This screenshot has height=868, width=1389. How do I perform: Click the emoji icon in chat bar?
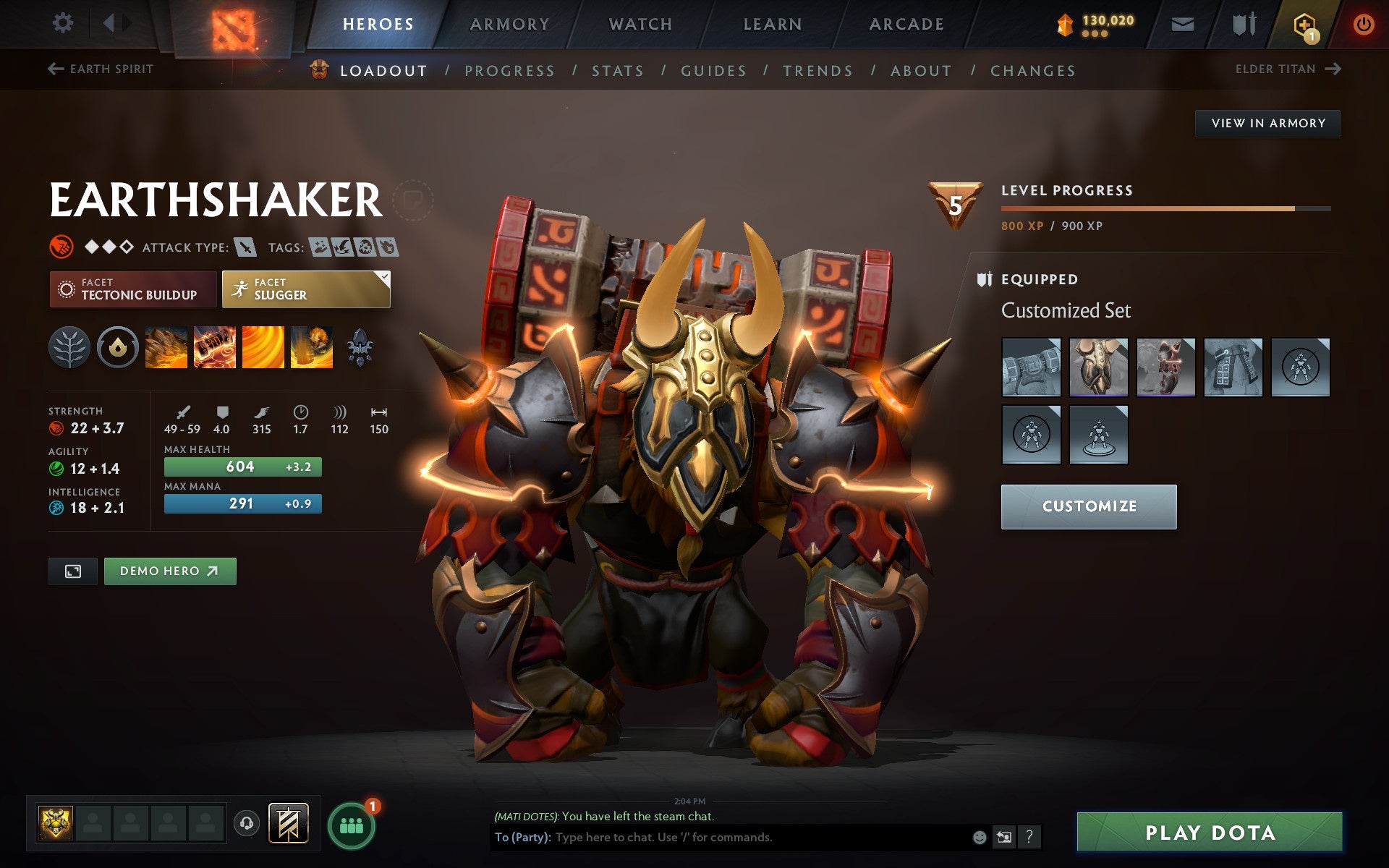point(980,839)
